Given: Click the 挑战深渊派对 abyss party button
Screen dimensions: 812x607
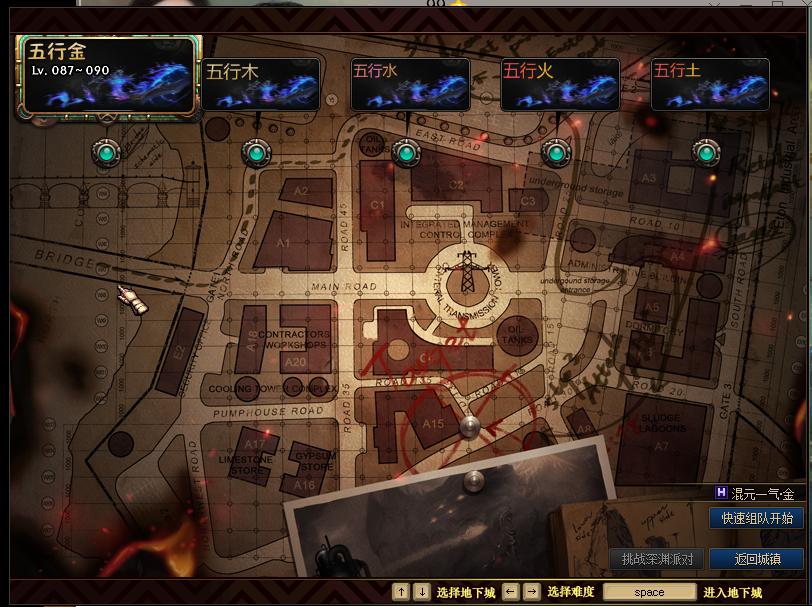Looking at the screenshot, I should (656, 559).
